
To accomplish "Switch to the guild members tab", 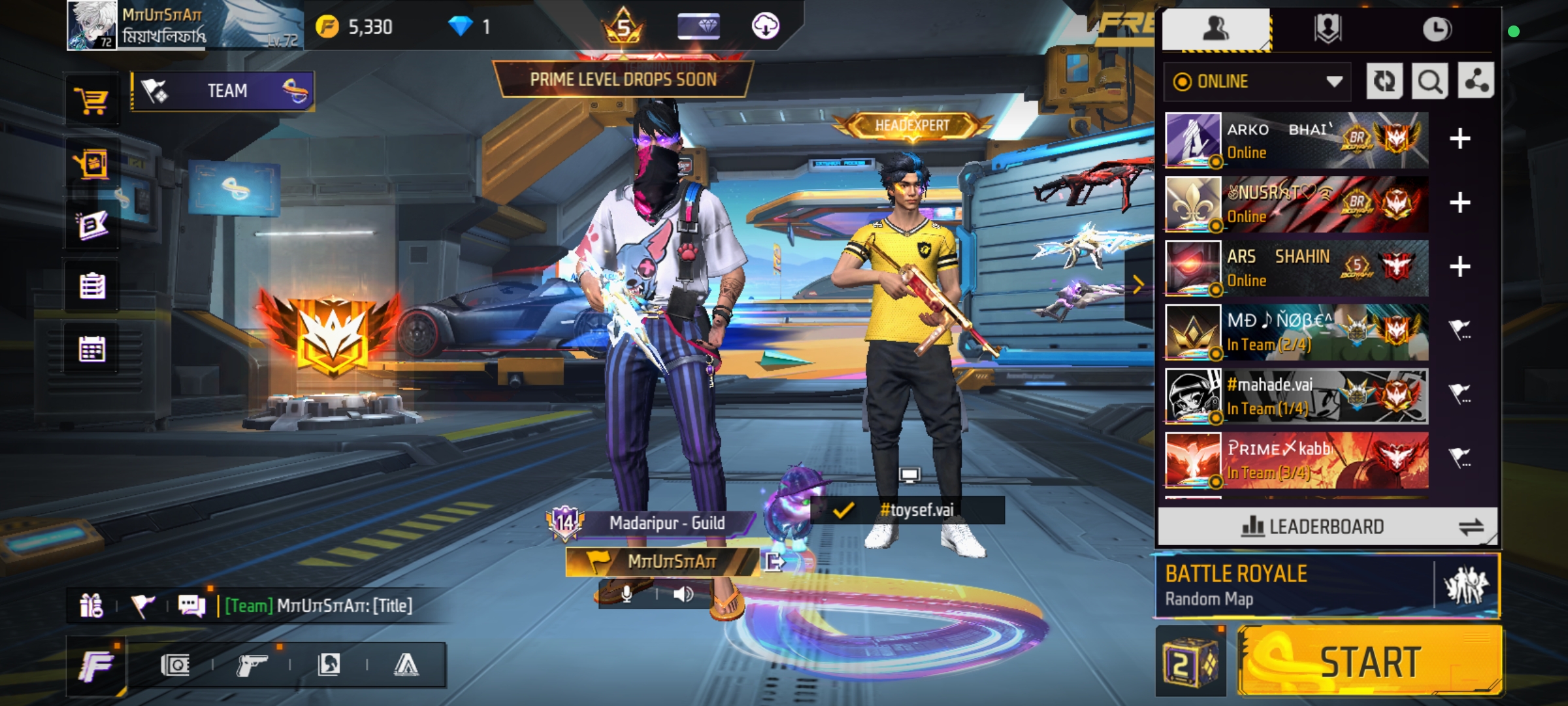I will (1327, 29).
